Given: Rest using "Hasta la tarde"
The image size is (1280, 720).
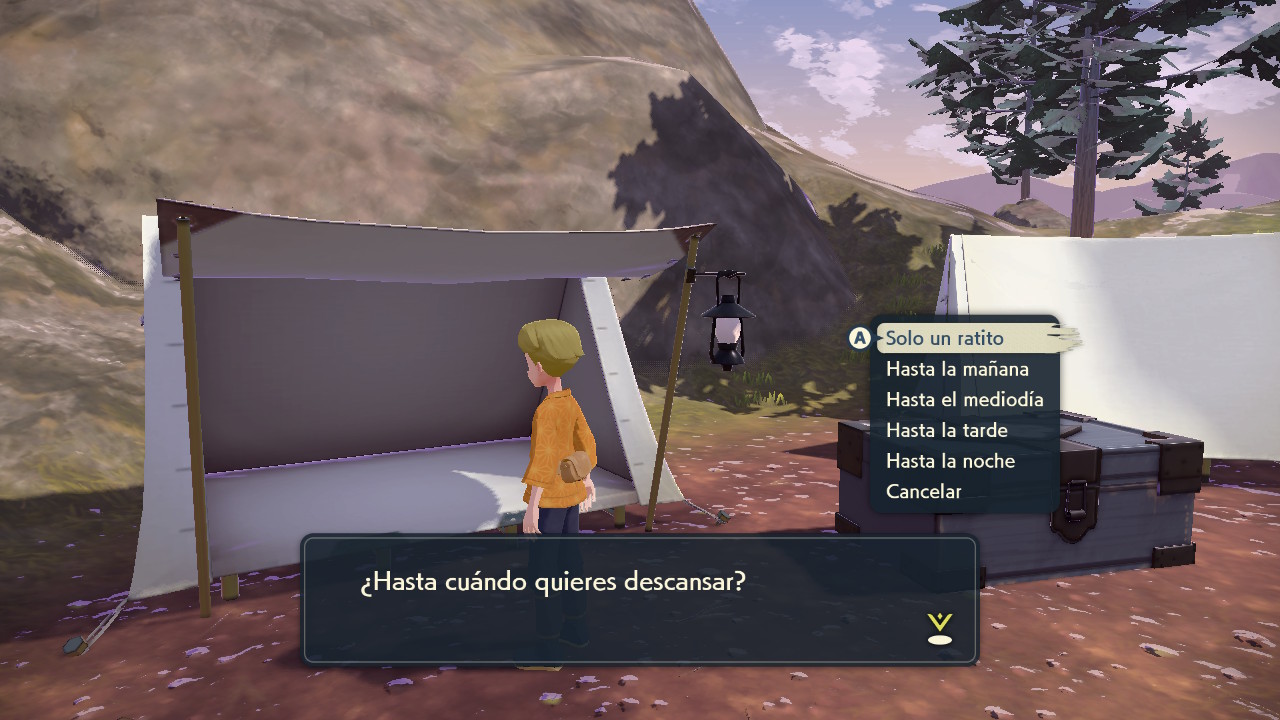Looking at the screenshot, I should pyautogui.click(x=946, y=431).
